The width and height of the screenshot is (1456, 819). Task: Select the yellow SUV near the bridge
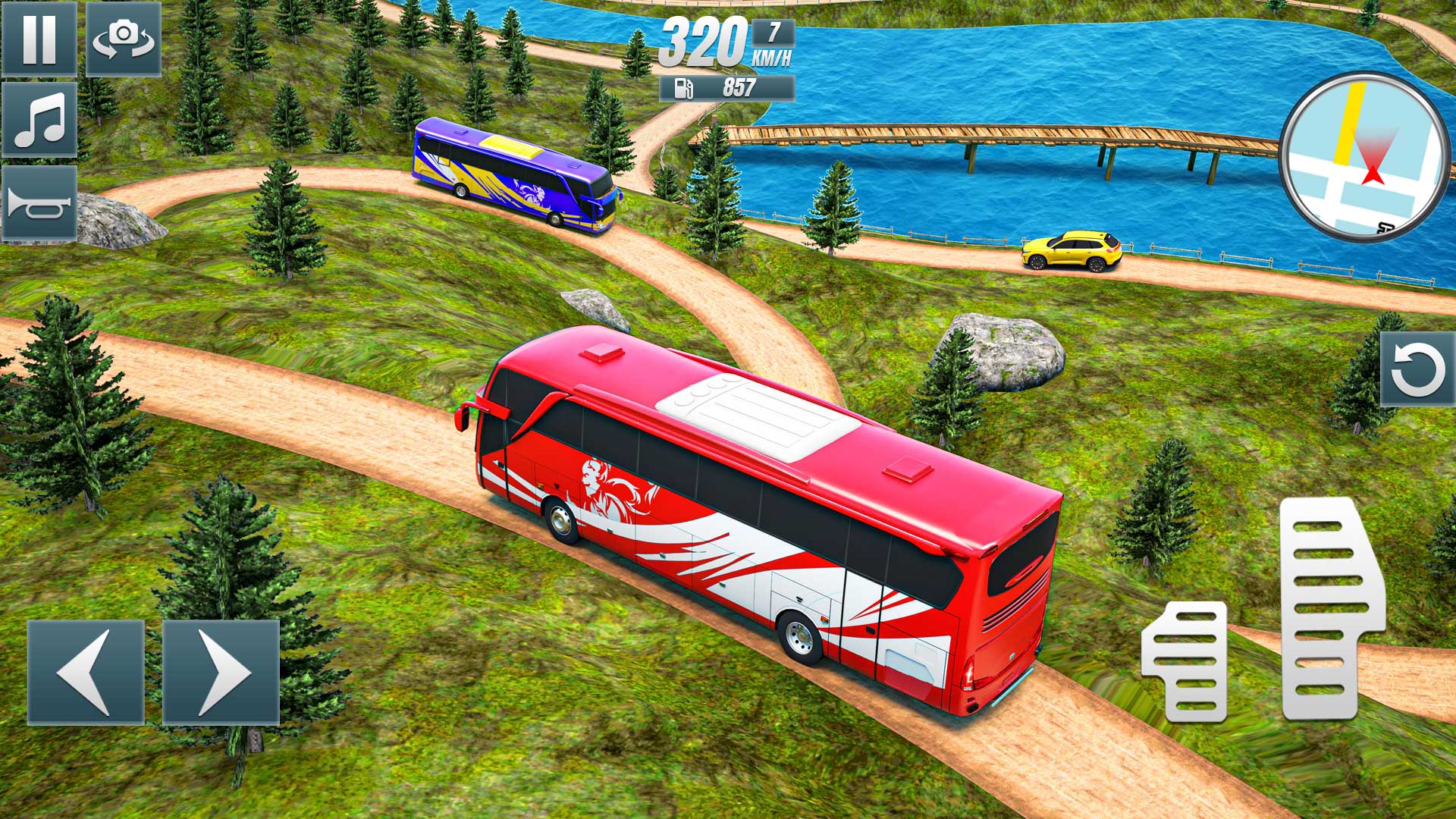tap(1069, 250)
